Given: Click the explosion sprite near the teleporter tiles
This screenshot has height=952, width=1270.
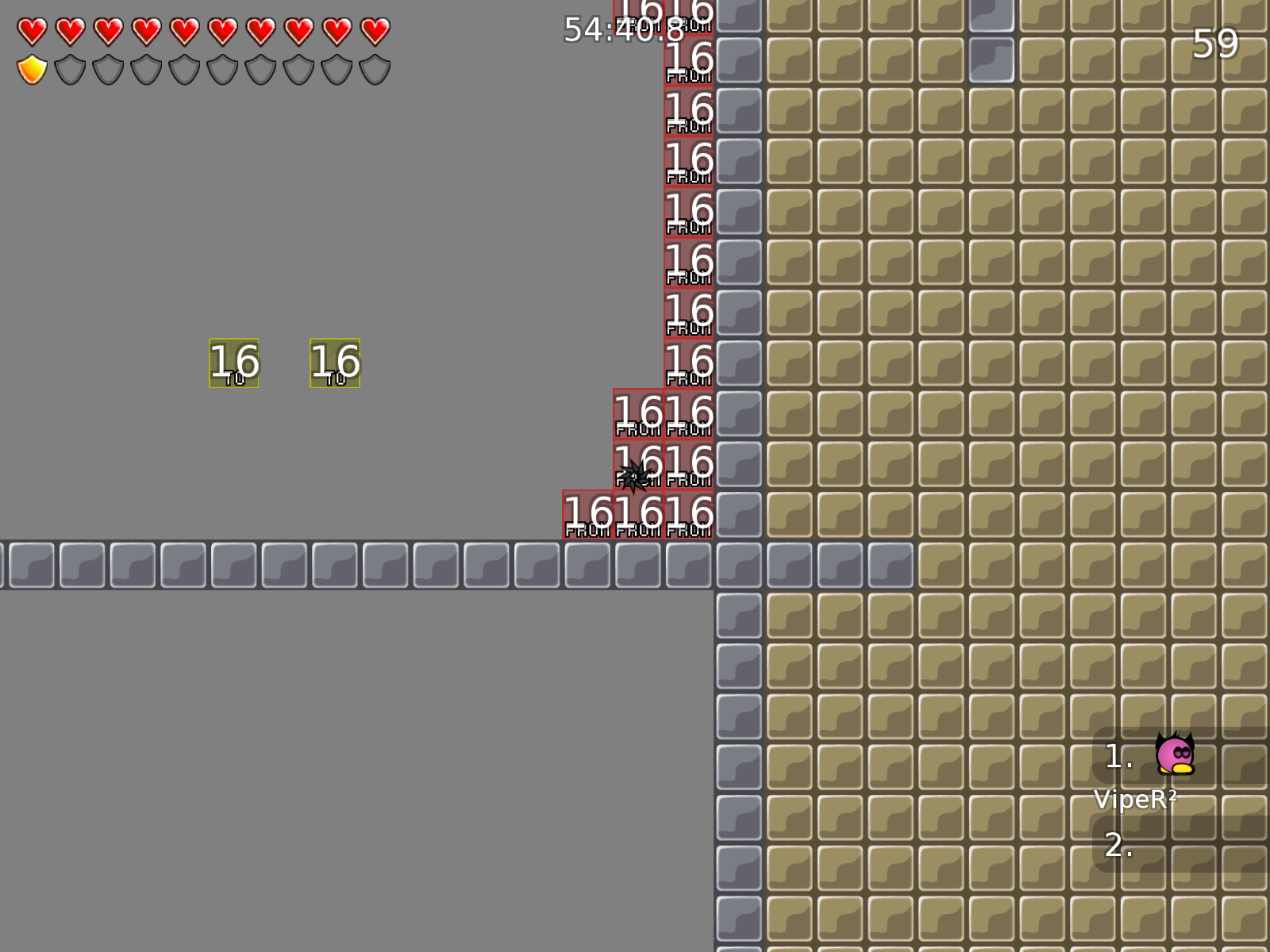Looking at the screenshot, I should point(635,477).
